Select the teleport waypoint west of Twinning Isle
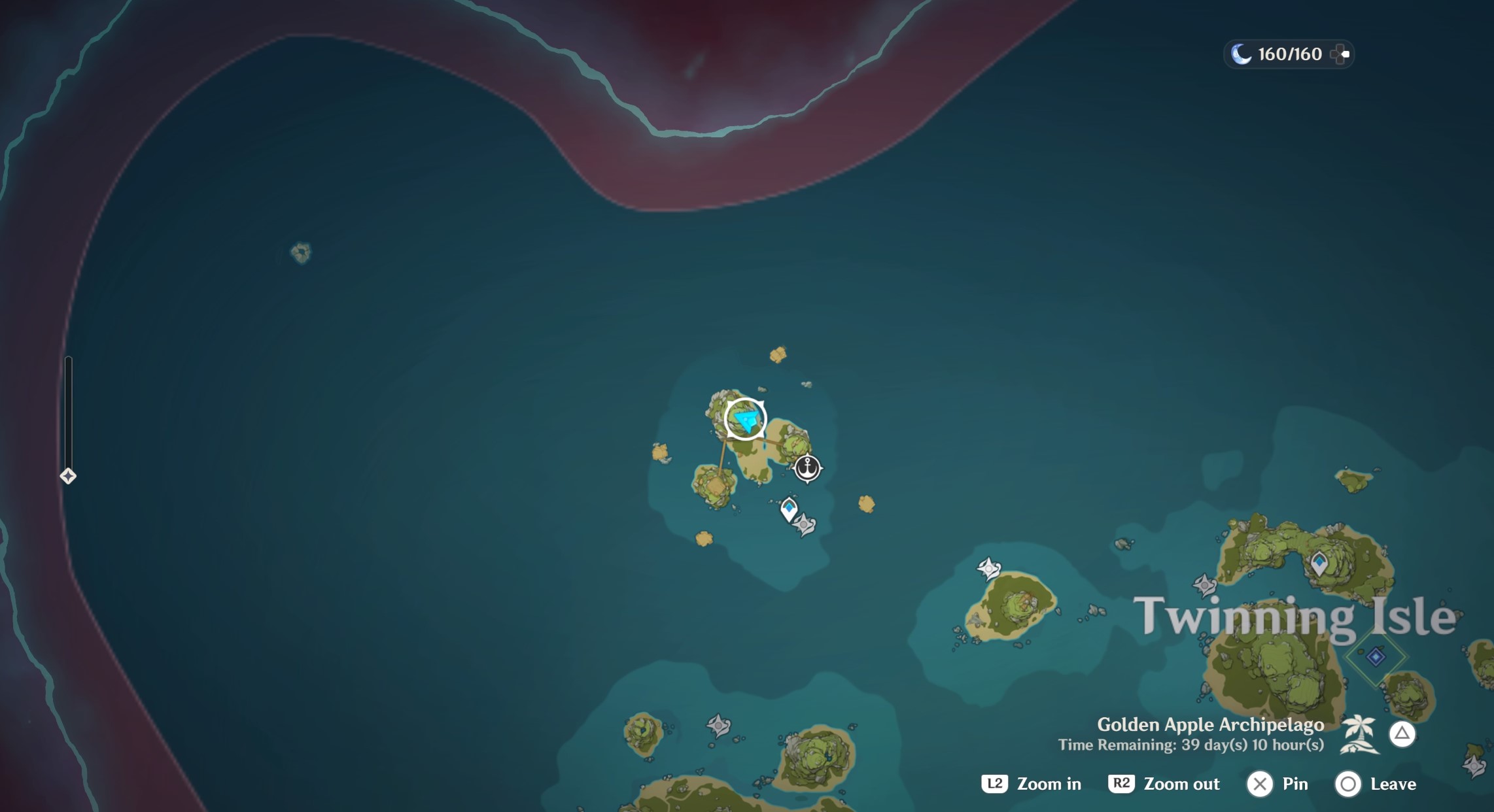 pyautogui.click(x=988, y=567)
